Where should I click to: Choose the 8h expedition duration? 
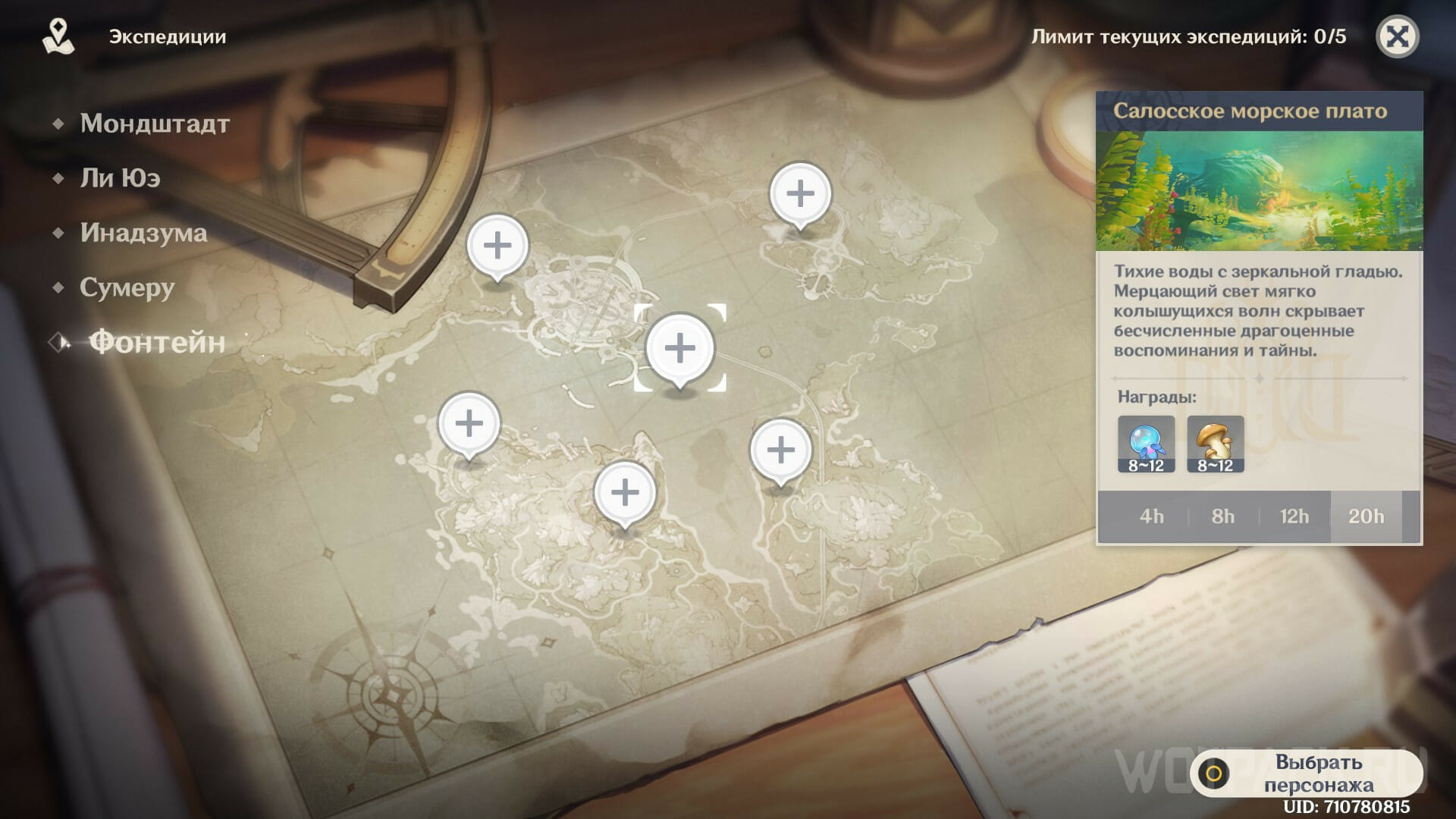tap(1222, 516)
